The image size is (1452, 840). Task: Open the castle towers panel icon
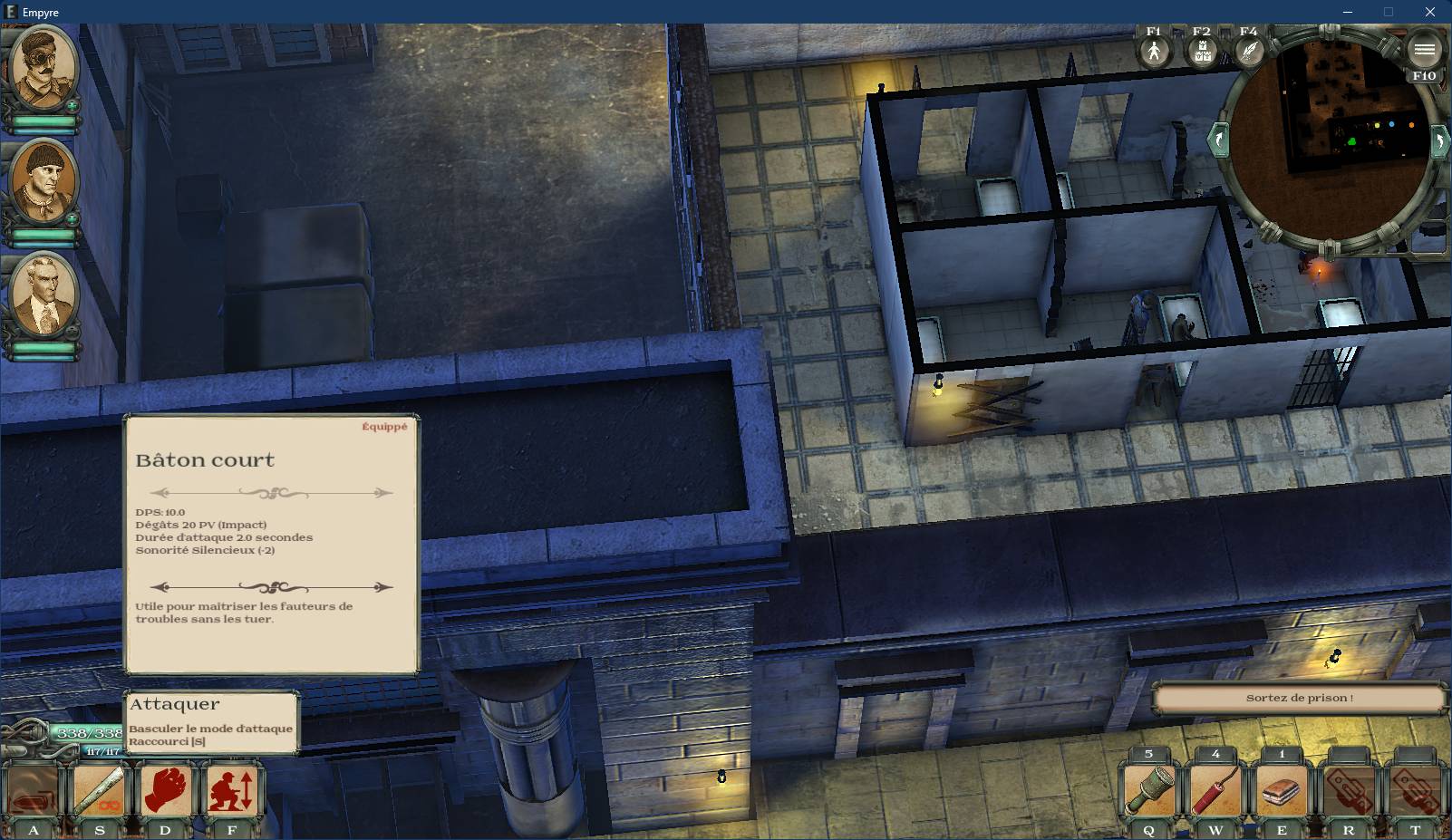pyautogui.click(x=1201, y=51)
